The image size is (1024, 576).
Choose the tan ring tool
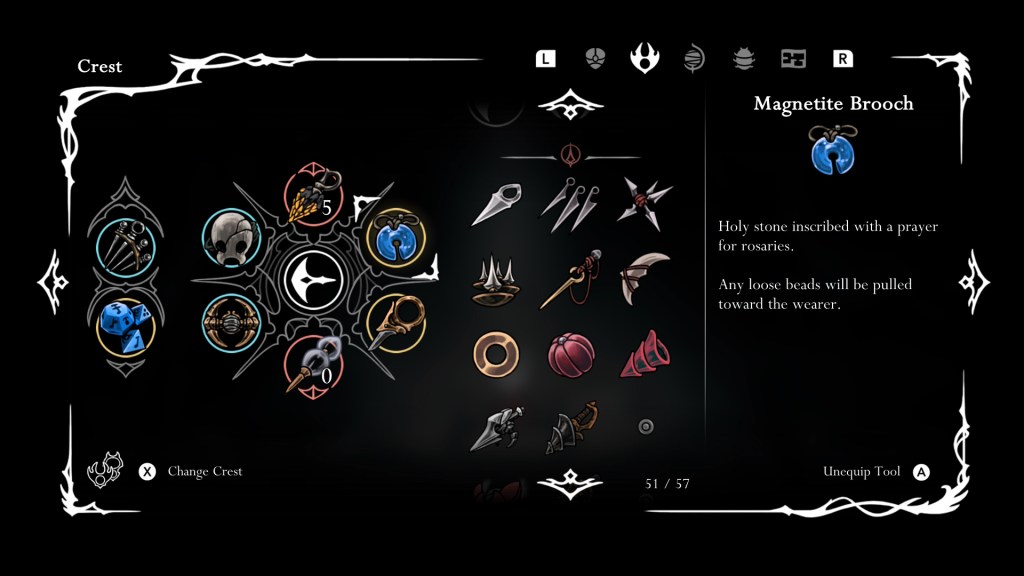coord(496,354)
